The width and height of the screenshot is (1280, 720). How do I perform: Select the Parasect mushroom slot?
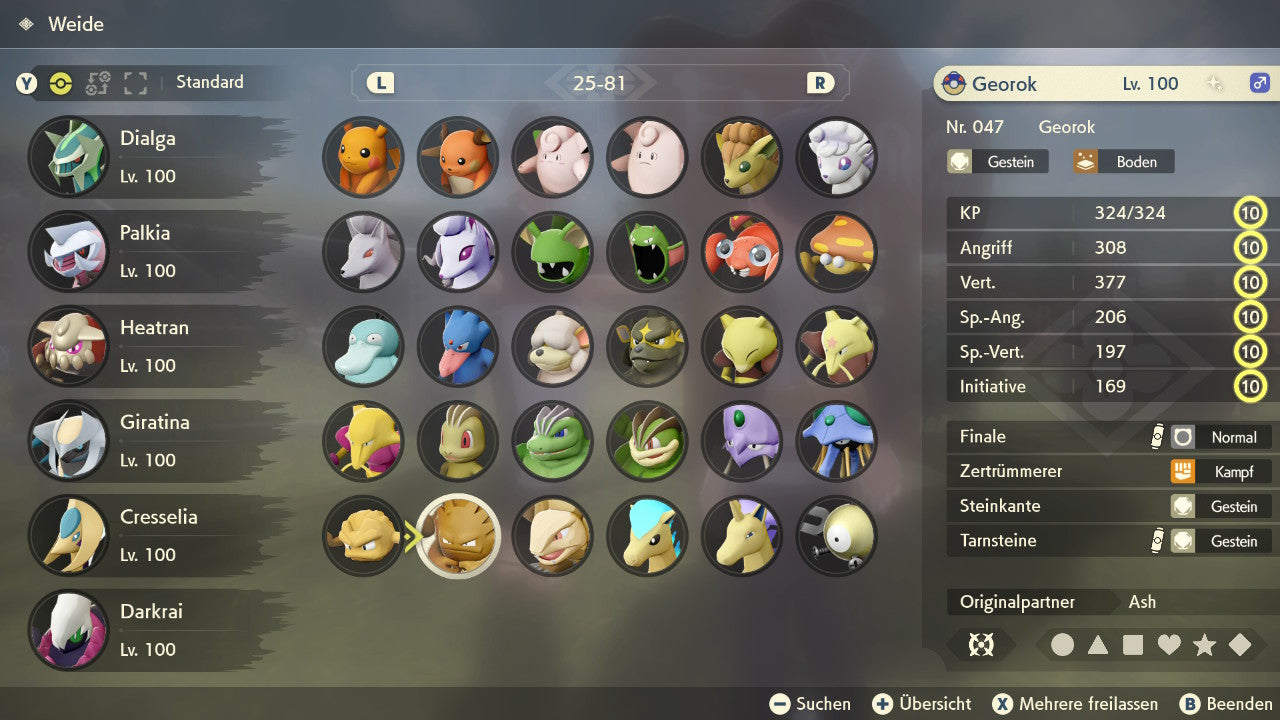pos(837,251)
